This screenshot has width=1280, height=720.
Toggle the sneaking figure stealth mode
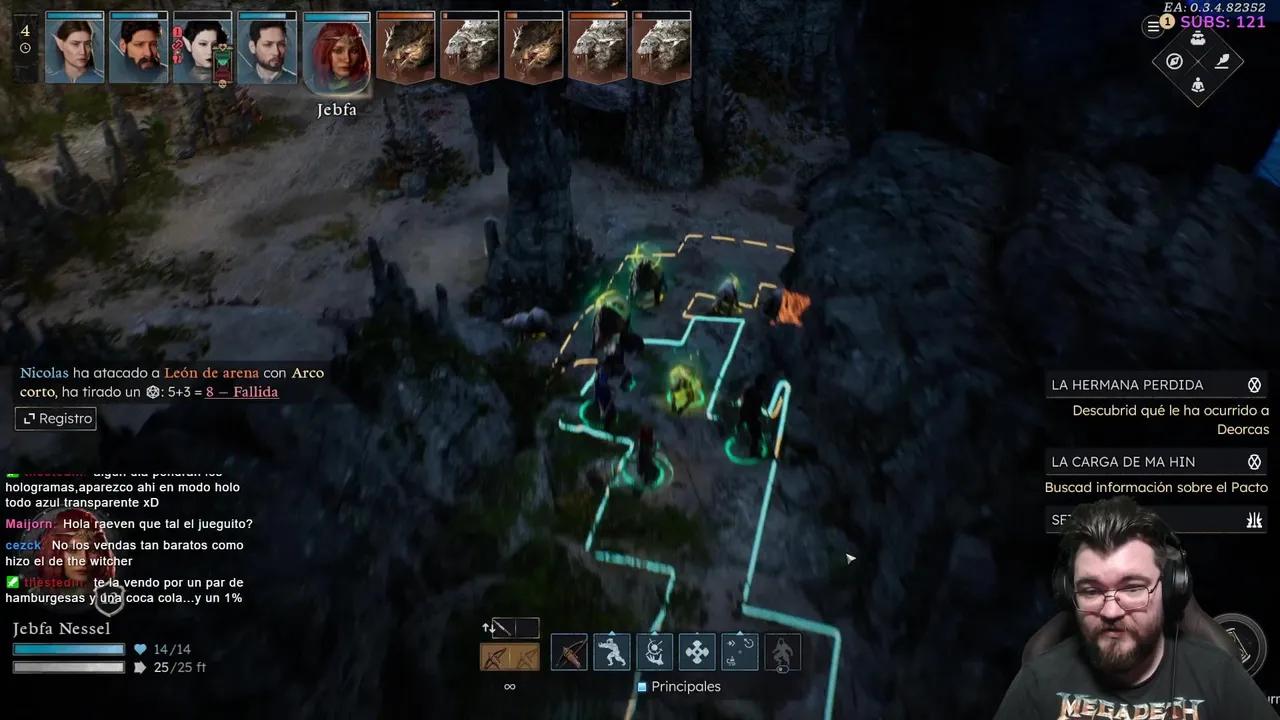(x=783, y=653)
